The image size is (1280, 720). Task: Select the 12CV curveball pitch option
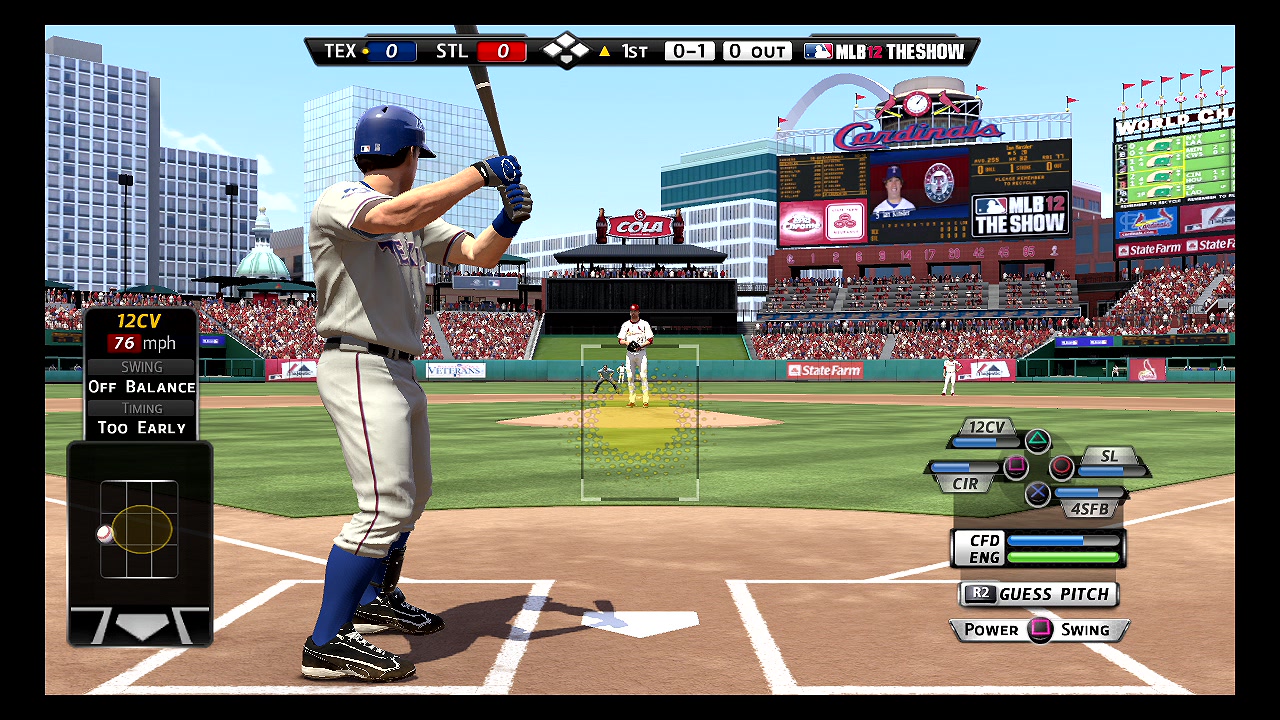pyautogui.click(x=986, y=428)
